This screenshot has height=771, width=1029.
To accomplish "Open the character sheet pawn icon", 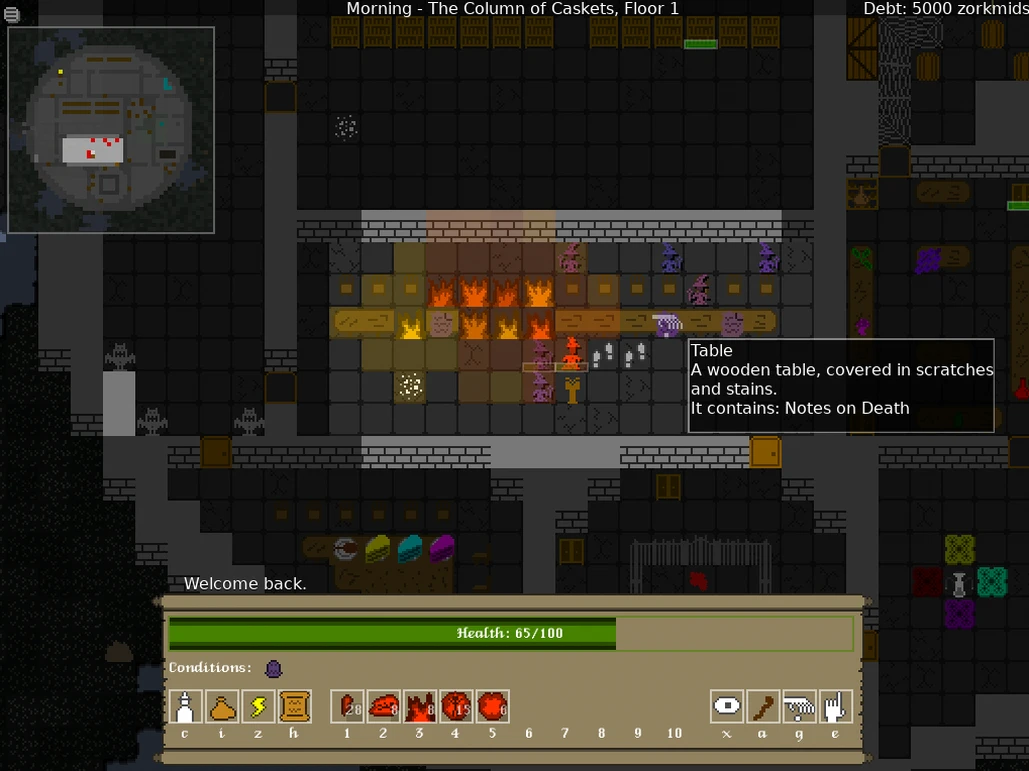I will click(186, 706).
